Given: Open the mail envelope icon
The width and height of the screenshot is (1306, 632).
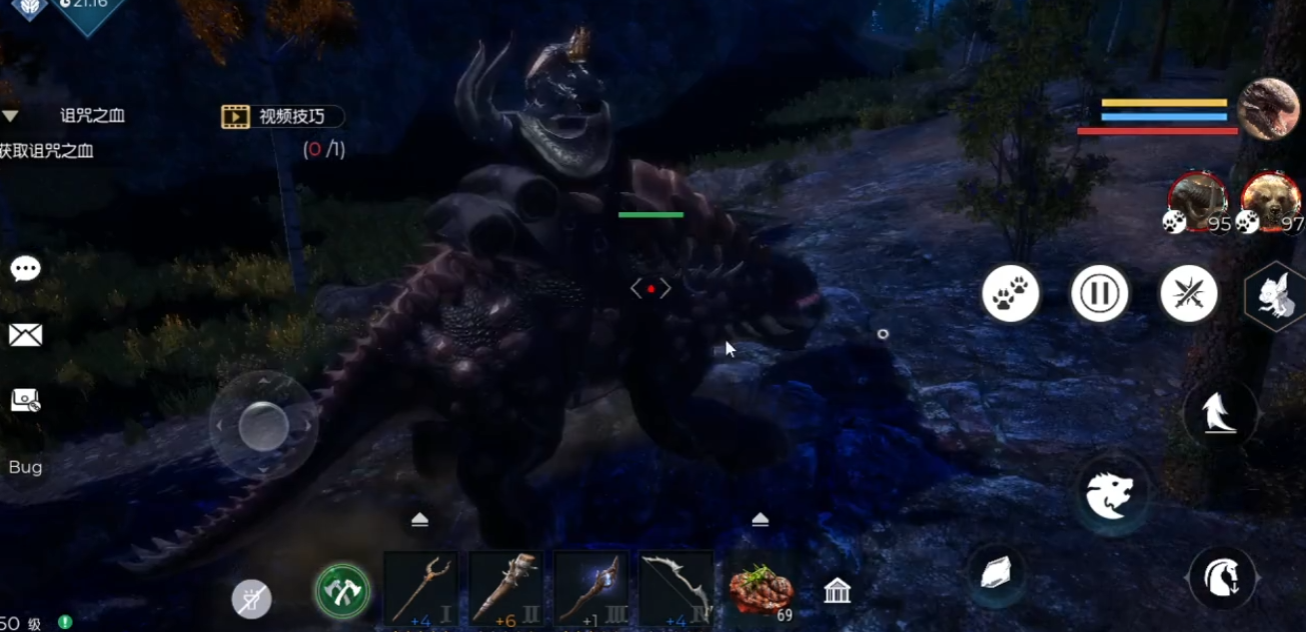Looking at the screenshot, I should pyautogui.click(x=25, y=335).
